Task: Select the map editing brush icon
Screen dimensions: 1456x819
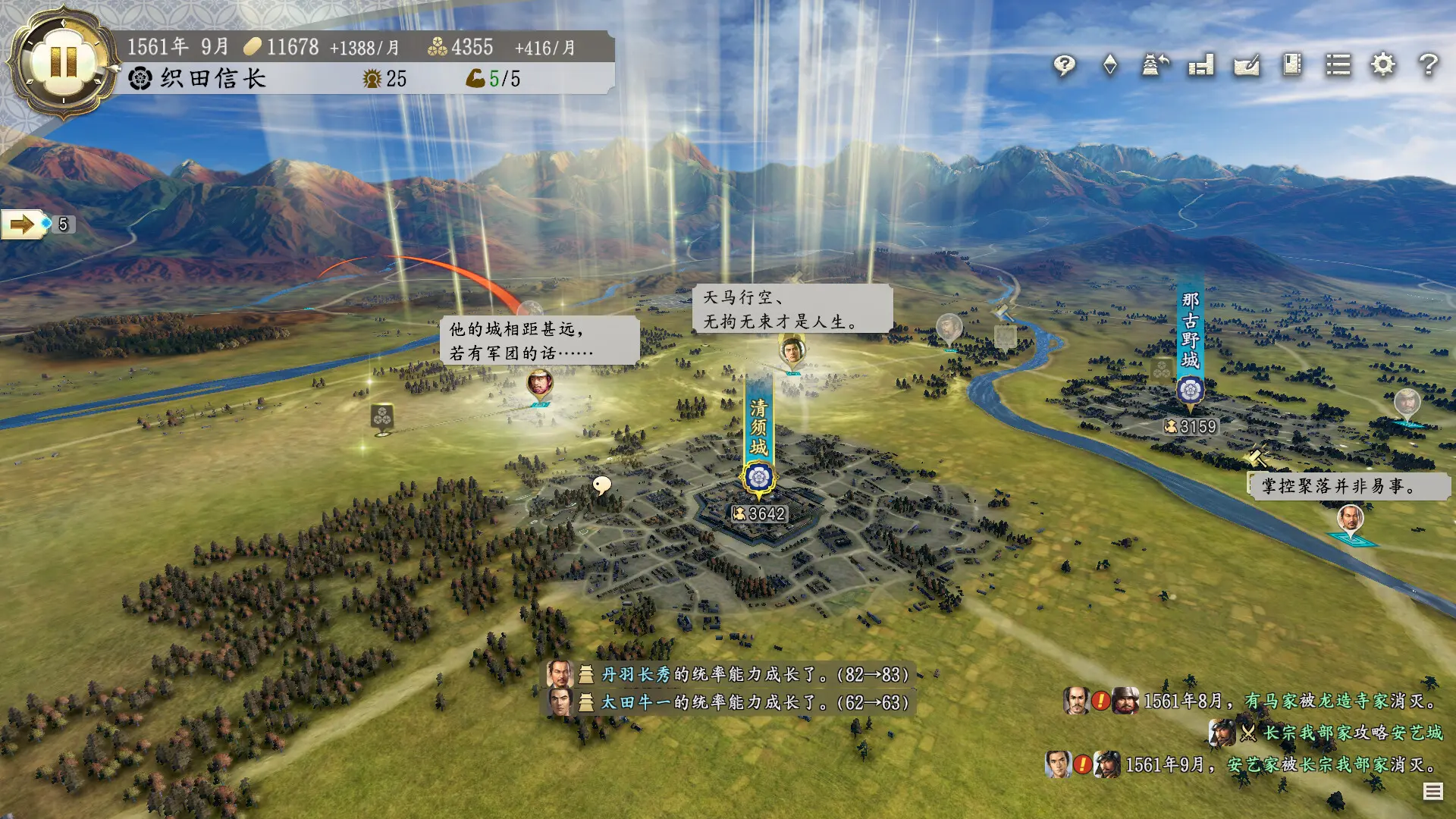Action: pos(1247,66)
